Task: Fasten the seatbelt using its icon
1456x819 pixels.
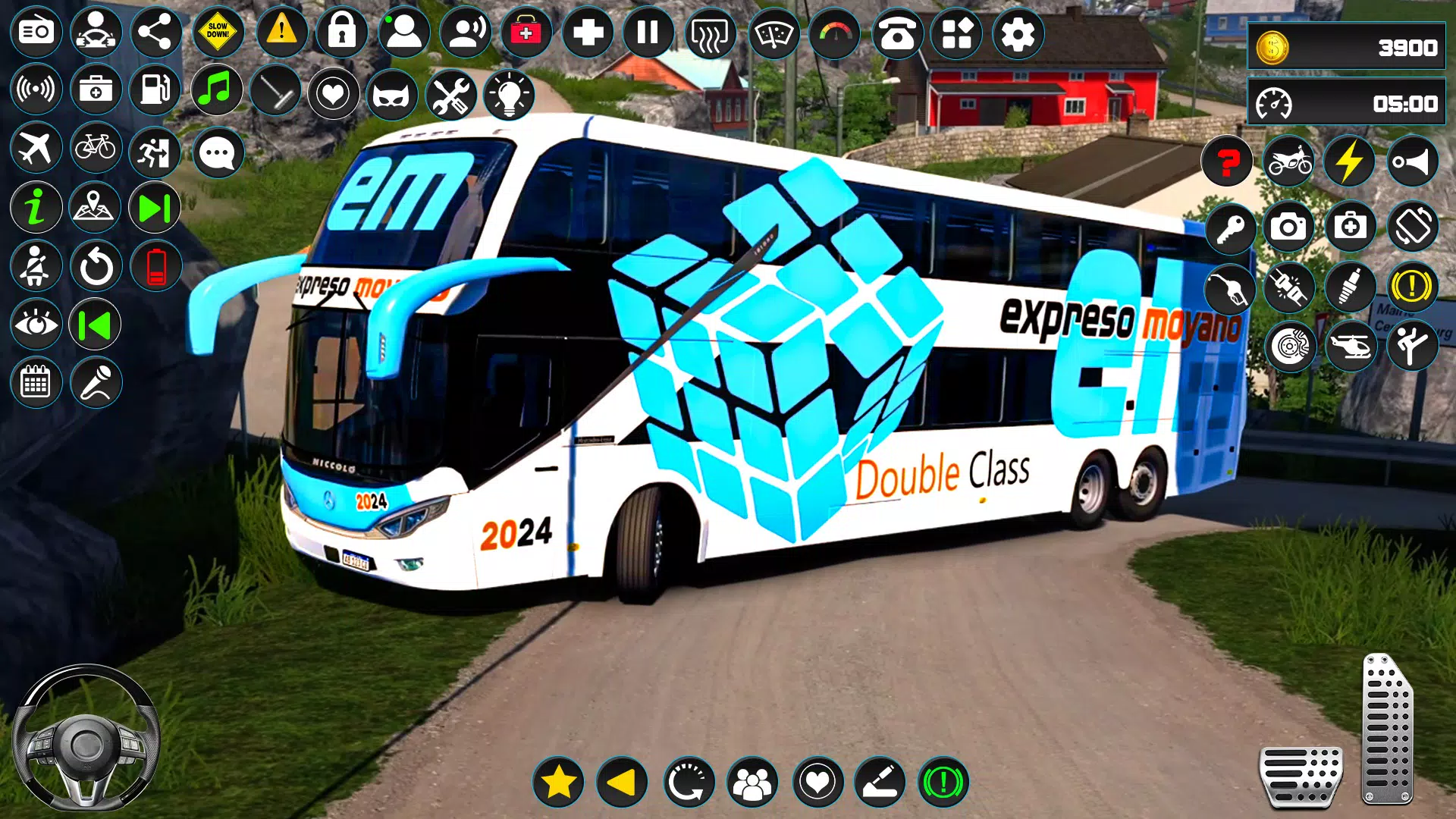Action: (36, 265)
